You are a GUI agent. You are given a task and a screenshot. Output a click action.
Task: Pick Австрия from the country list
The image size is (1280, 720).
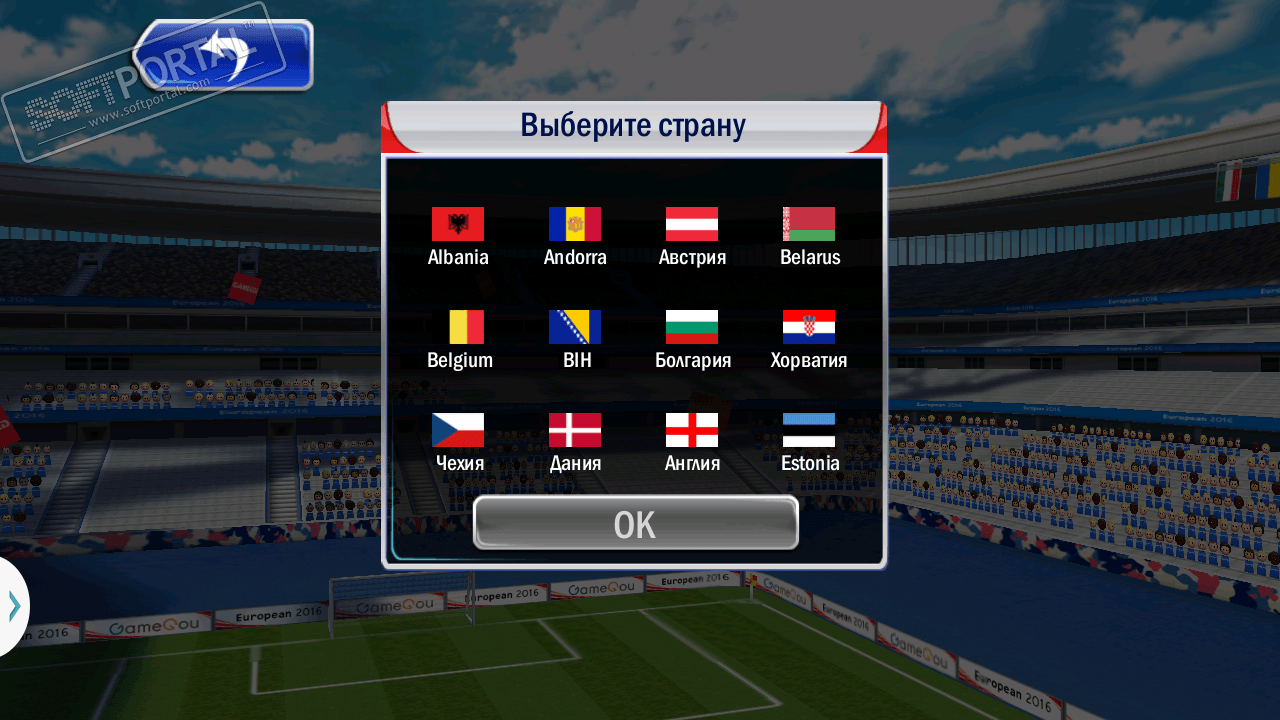(692, 225)
